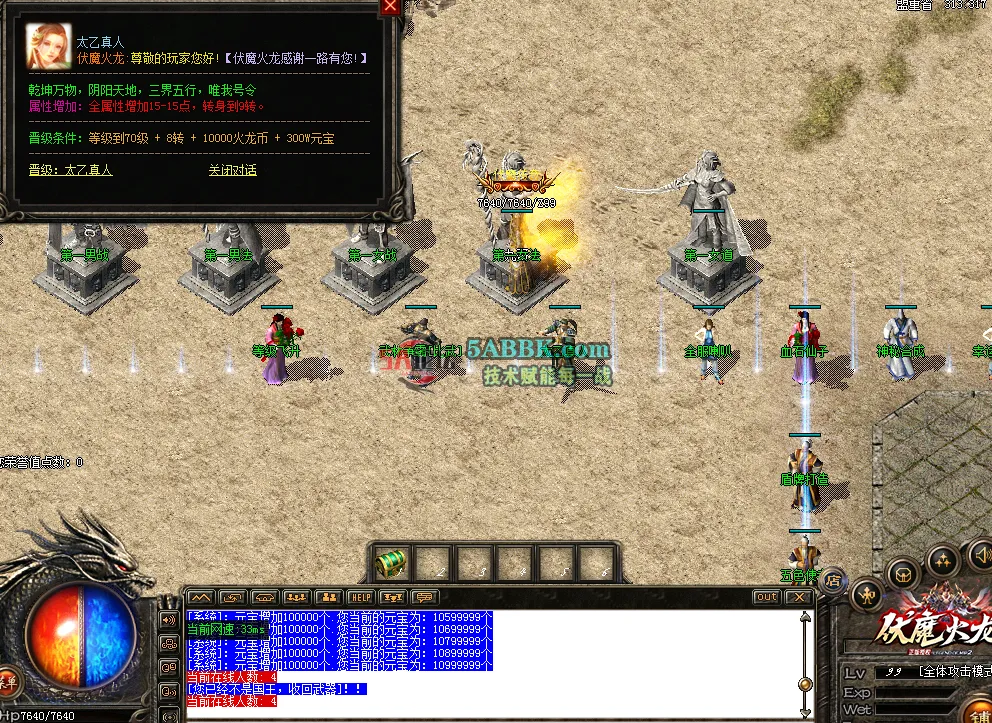Toggle the speaker sound icon beside the chat

click(168, 620)
